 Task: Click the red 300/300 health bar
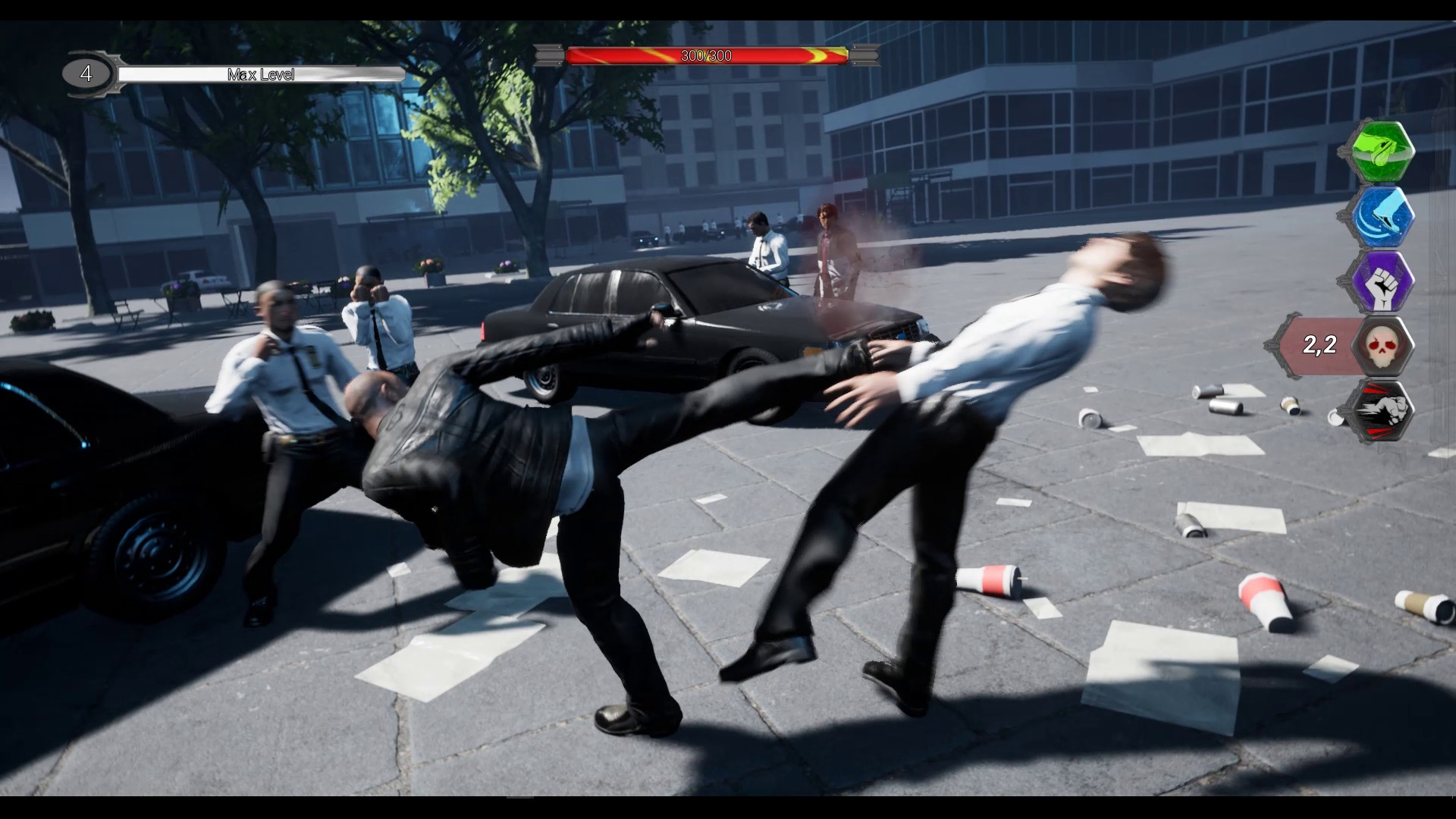(x=705, y=54)
